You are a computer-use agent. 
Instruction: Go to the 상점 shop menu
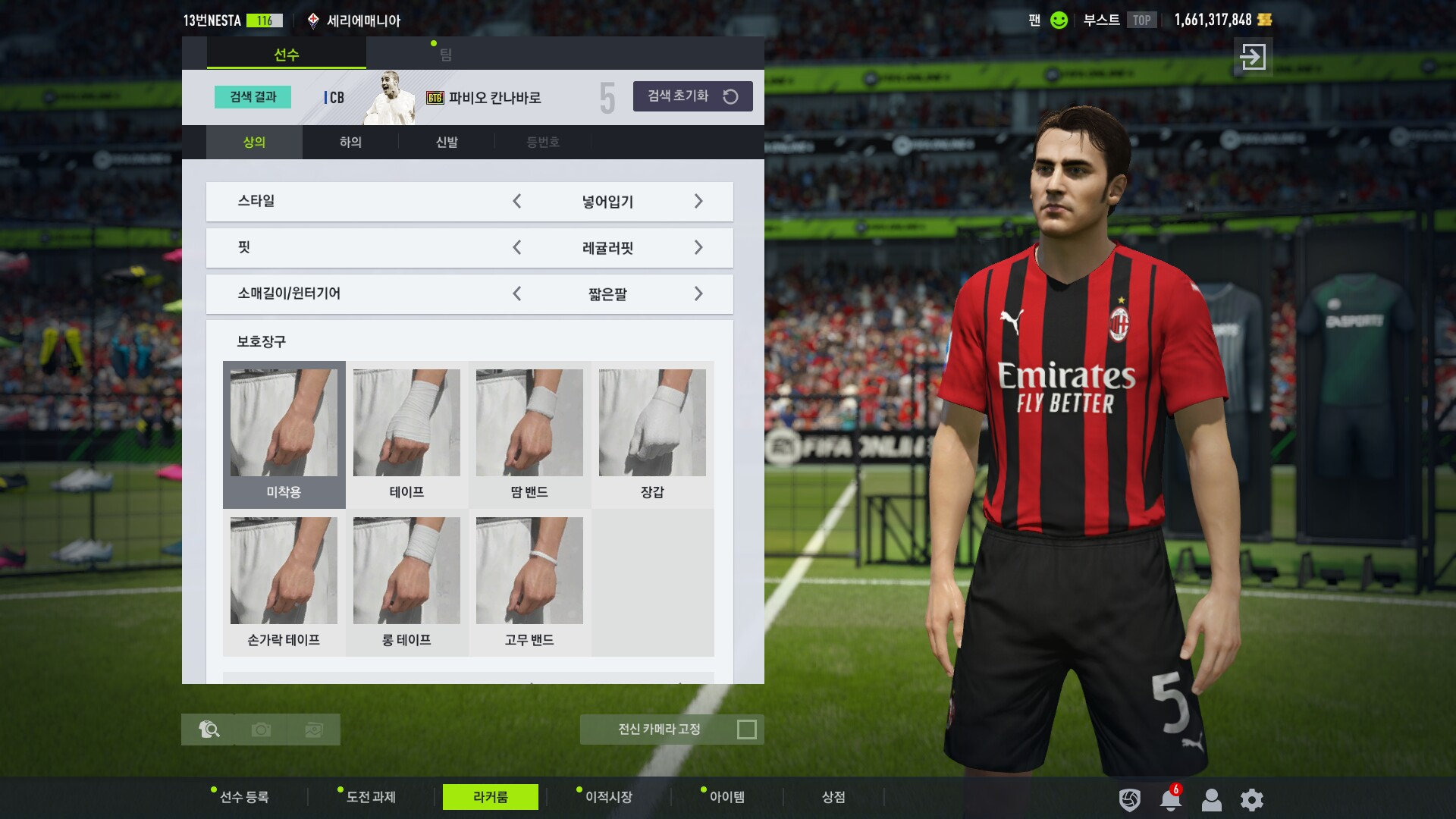pyautogui.click(x=833, y=797)
